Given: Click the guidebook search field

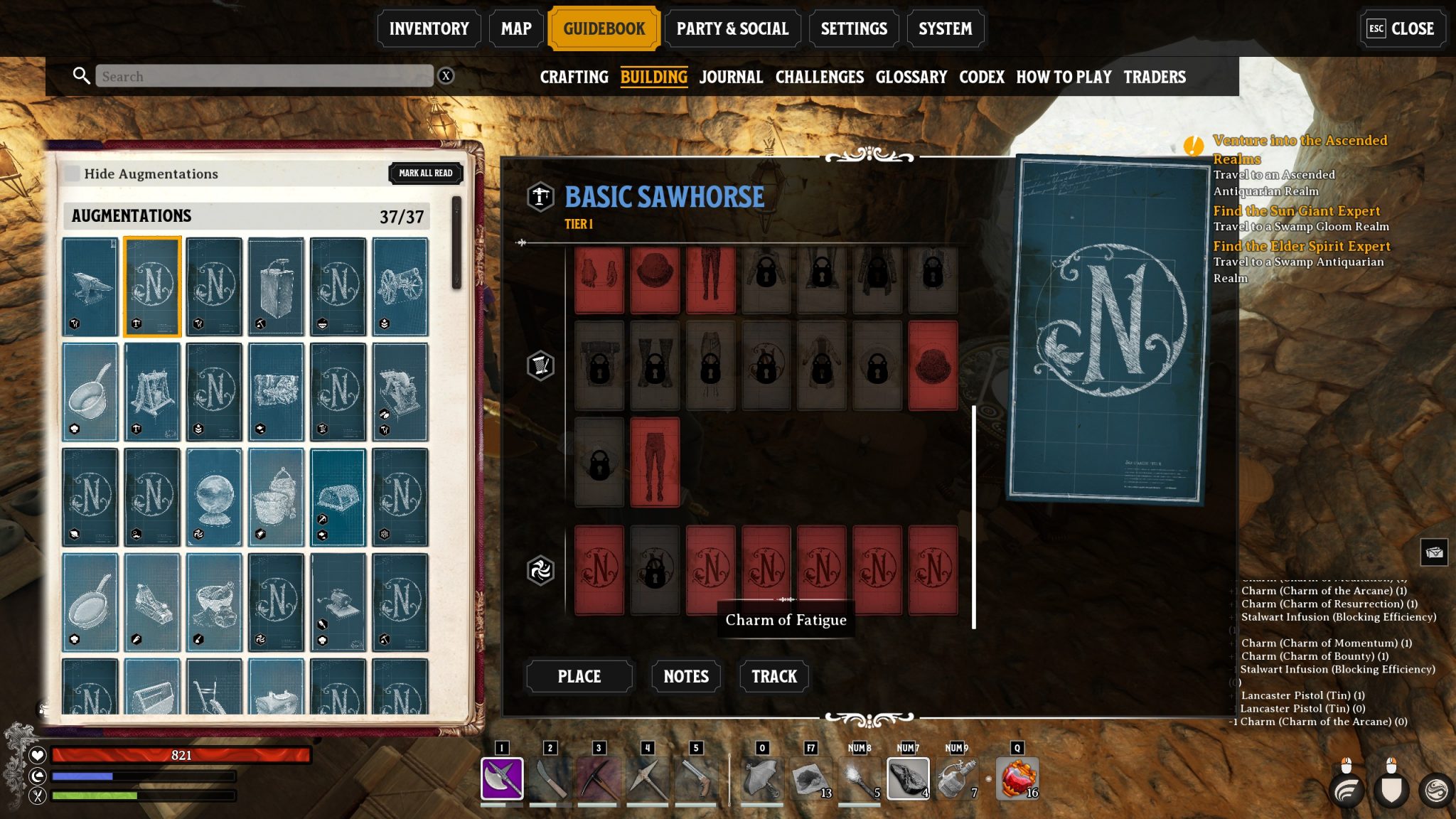Looking at the screenshot, I should (264, 76).
